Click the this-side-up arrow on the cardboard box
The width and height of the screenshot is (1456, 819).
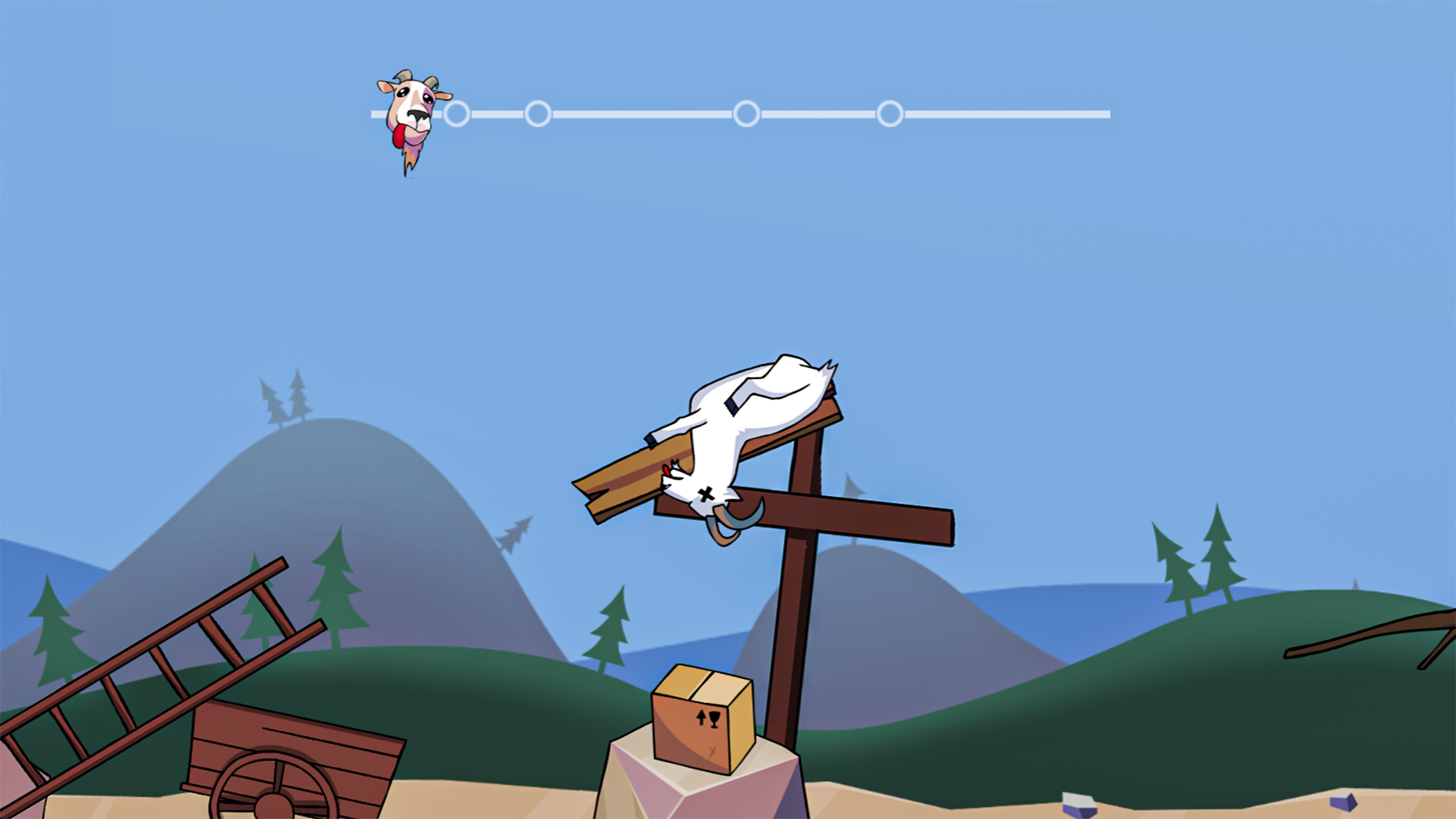(x=701, y=718)
